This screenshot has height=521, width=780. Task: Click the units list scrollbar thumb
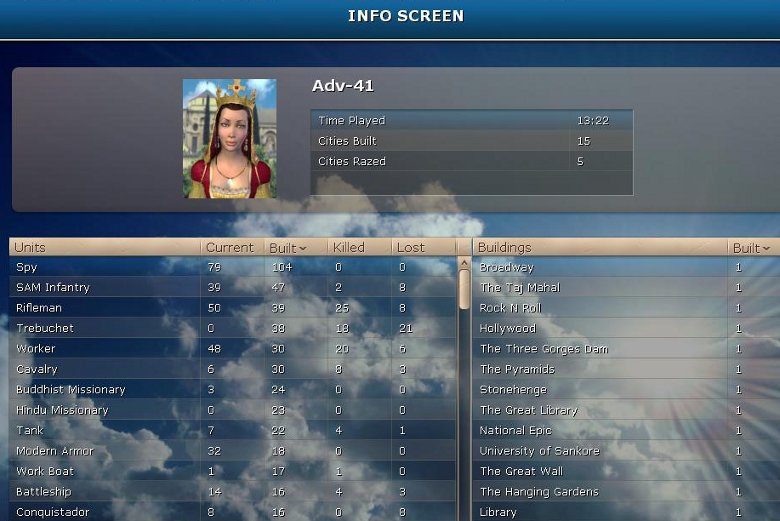(x=464, y=288)
